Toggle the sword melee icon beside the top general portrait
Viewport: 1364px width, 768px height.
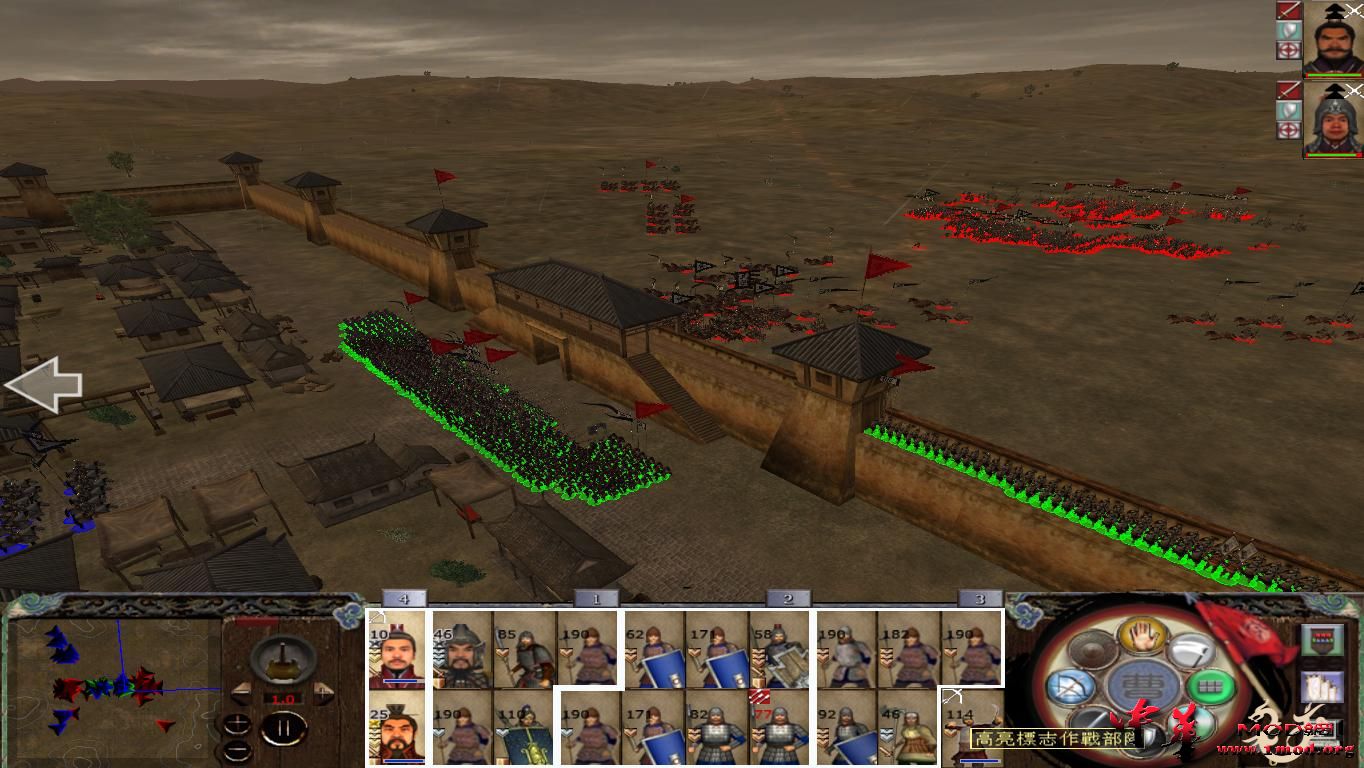pyautogui.click(x=1289, y=11)
